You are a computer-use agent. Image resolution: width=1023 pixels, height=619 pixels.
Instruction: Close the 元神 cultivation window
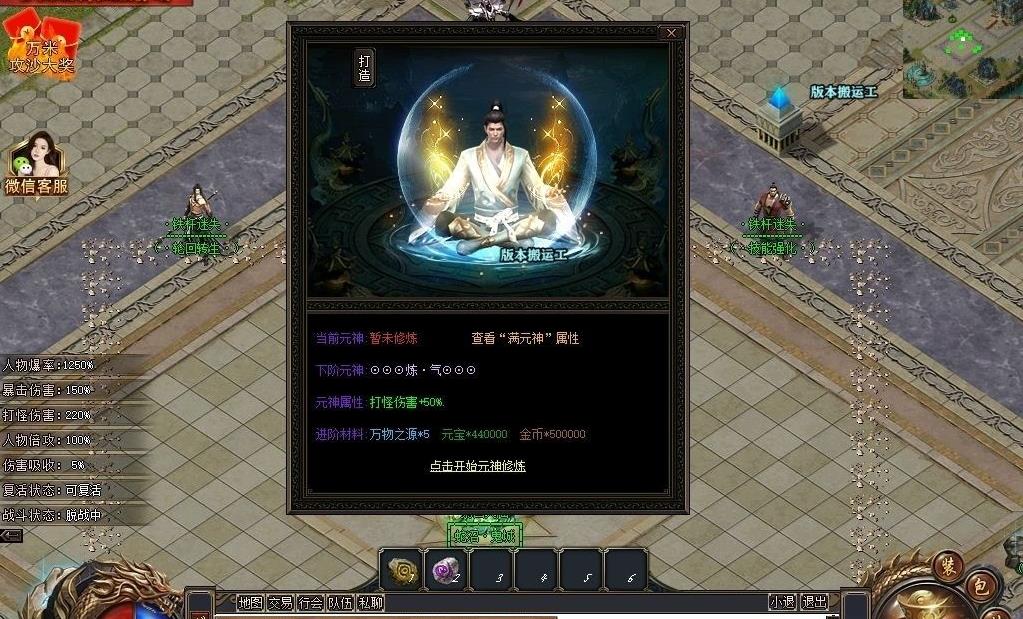[672, 33]
